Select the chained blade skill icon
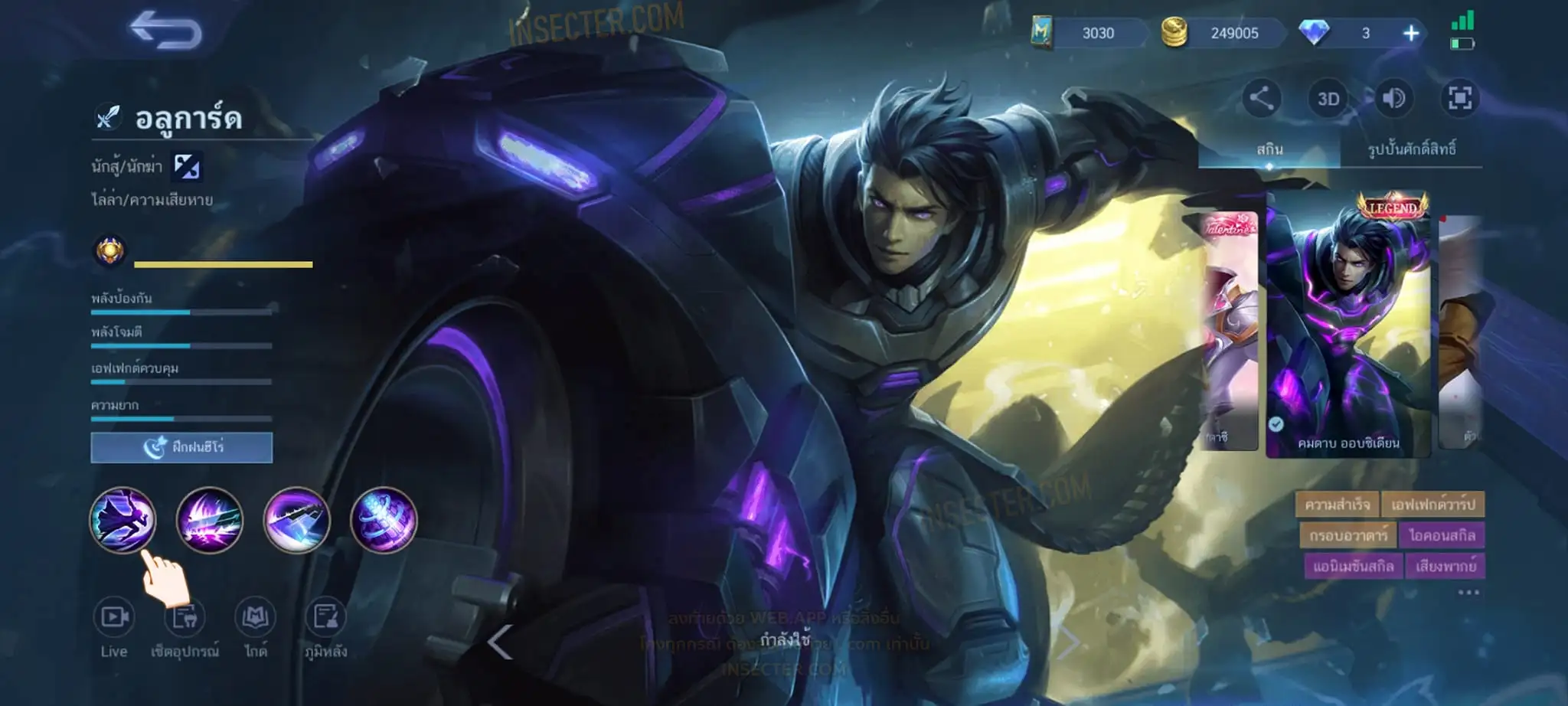Viewport: 1568px width, 706px height. [296, 520]
